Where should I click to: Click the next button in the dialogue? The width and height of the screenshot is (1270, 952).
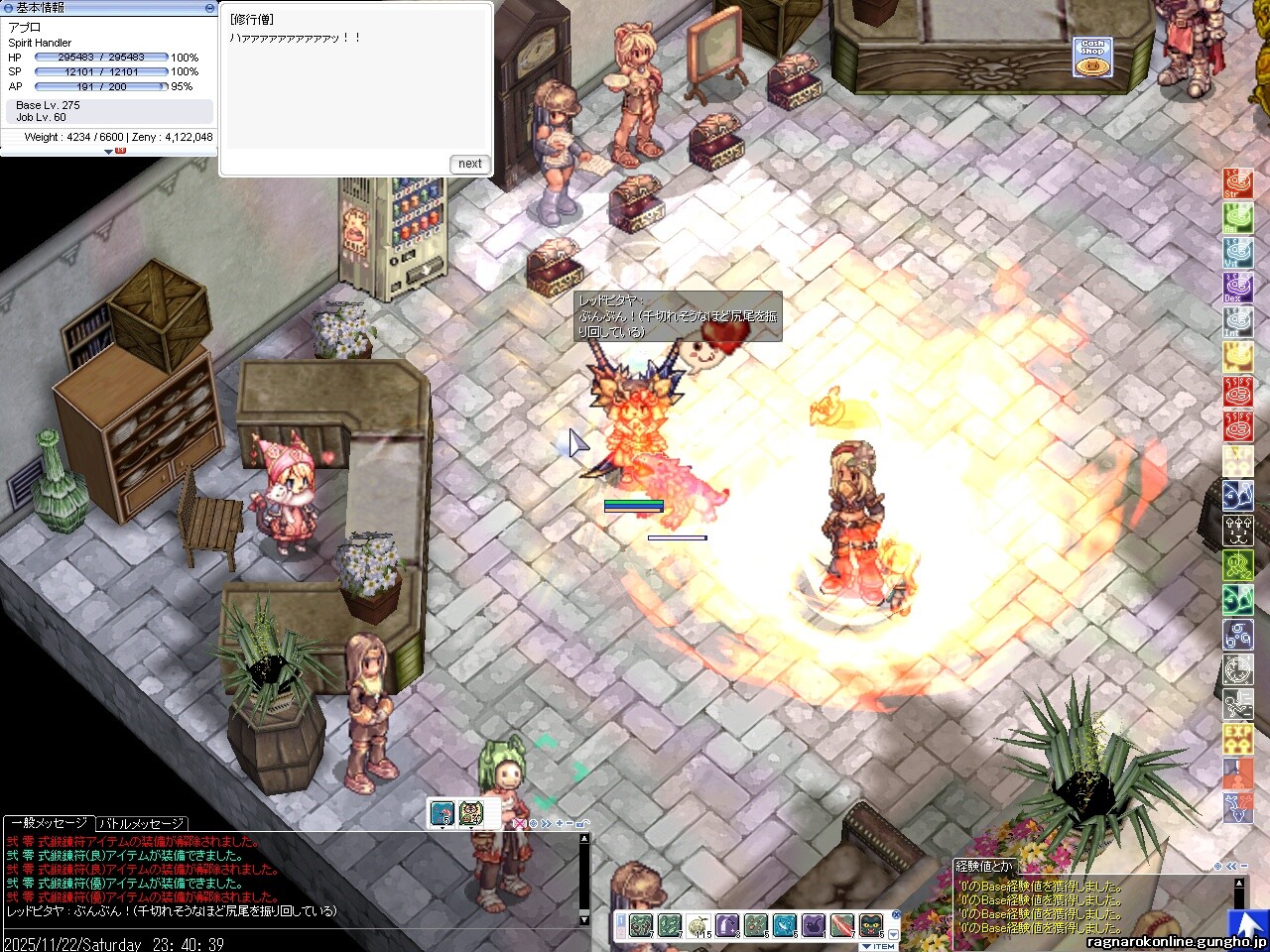point(470,164)
